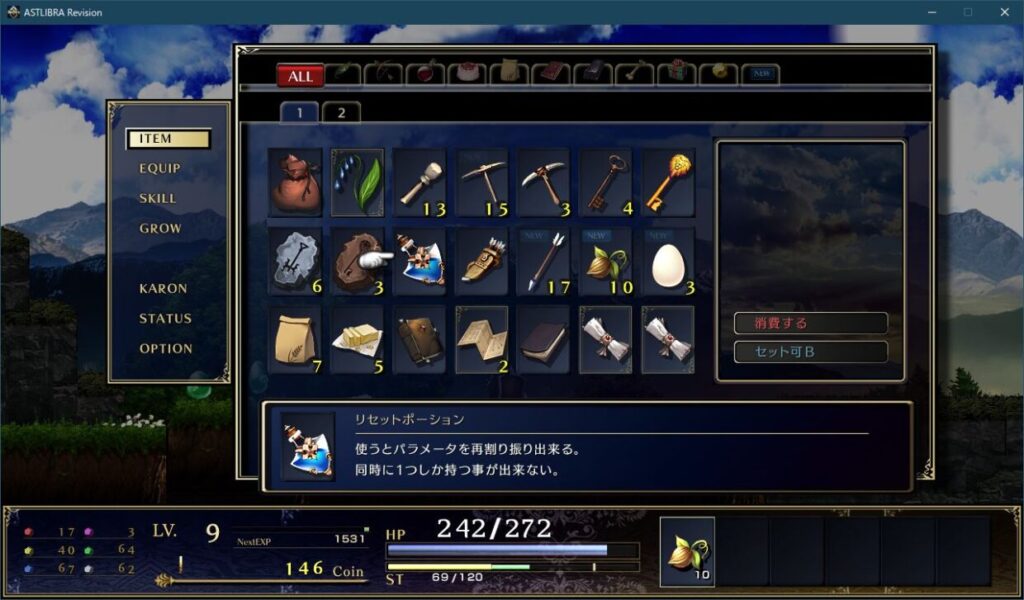Choose the cake category tab

click(x=468, y=73)
